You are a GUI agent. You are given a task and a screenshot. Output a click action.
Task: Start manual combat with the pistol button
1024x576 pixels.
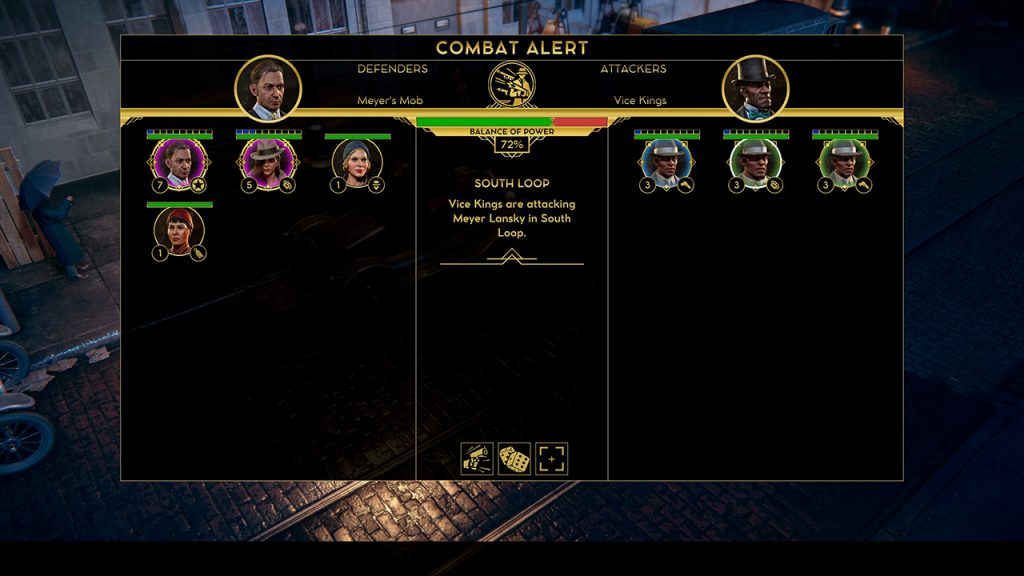coord(477,459)
